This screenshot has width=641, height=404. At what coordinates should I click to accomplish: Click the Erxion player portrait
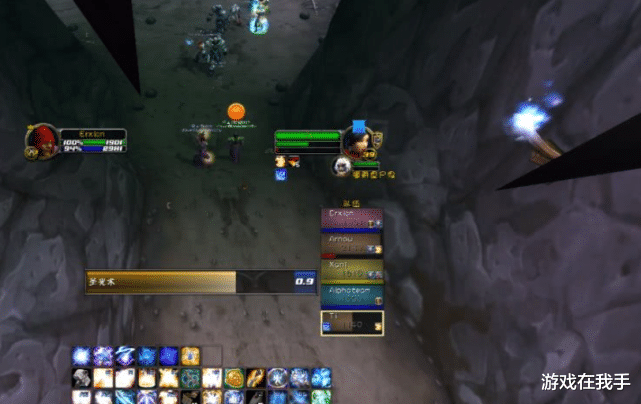tap(41, 140)
